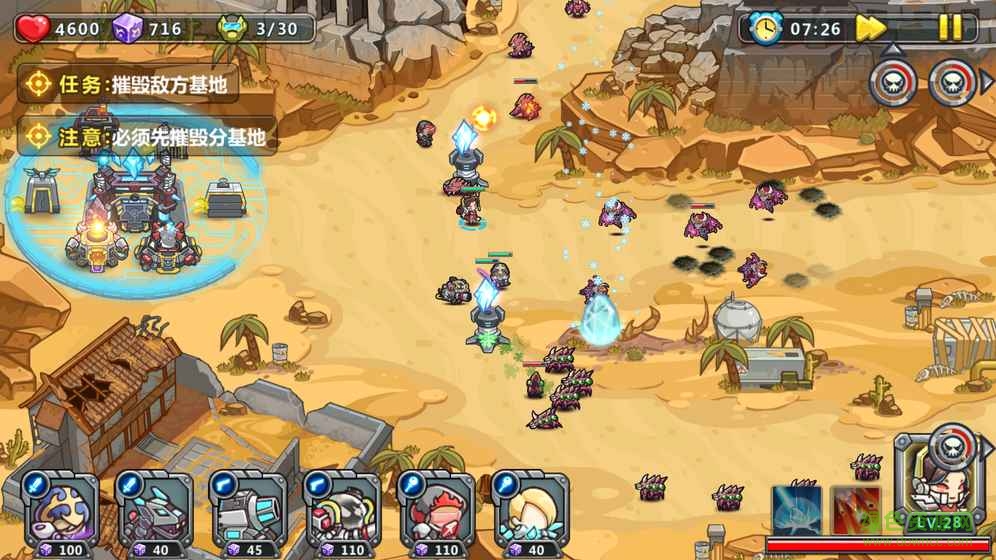Activate the blue beam hero skill
This screenshot has height=560, width=996.
pyautogui.click(x=796, y=509)
